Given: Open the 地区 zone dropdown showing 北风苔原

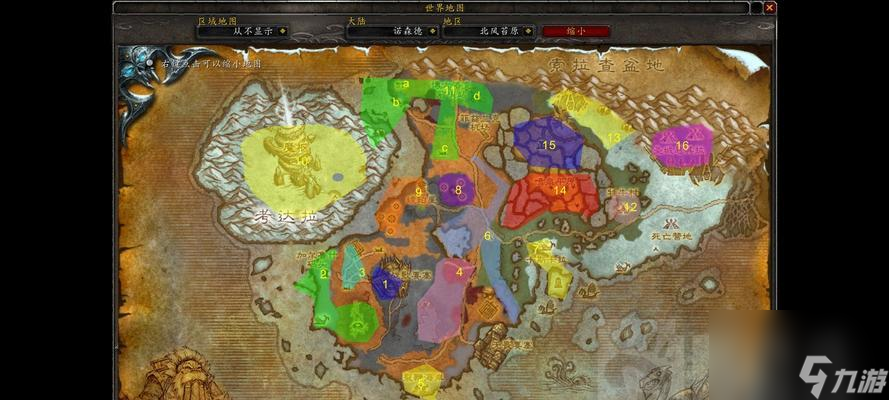Looking at the screenshot, I should pyautogui.click(x=528, y=31).
